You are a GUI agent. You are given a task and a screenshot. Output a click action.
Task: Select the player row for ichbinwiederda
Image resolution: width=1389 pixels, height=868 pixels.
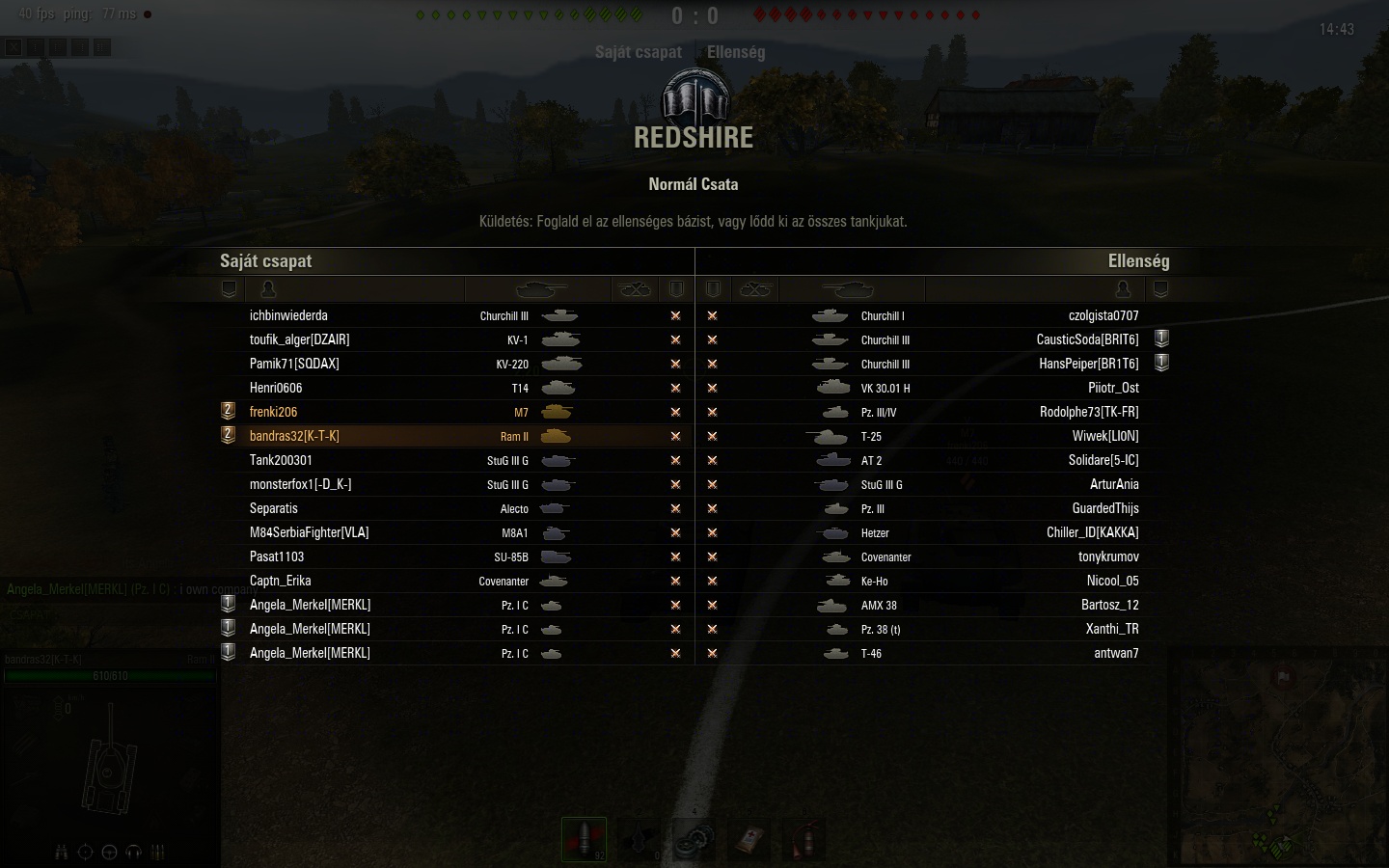288,315
